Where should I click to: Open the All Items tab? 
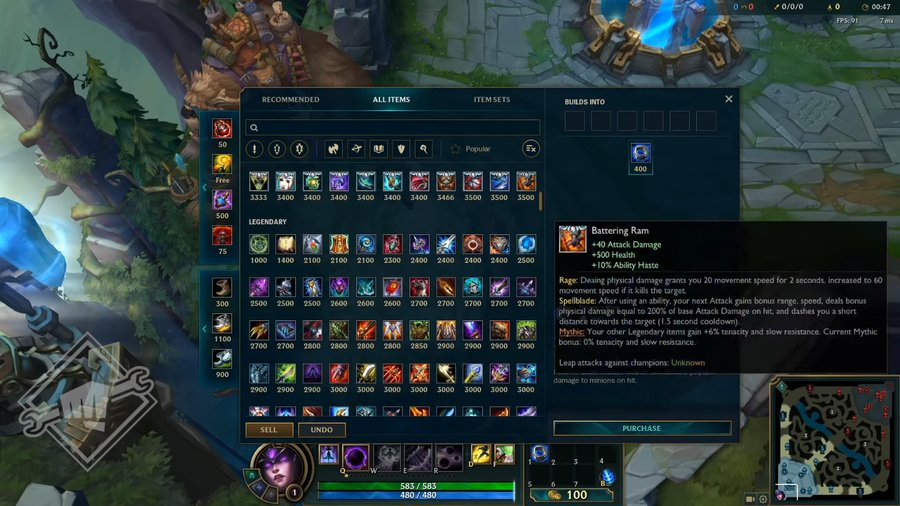pos(391,100)
